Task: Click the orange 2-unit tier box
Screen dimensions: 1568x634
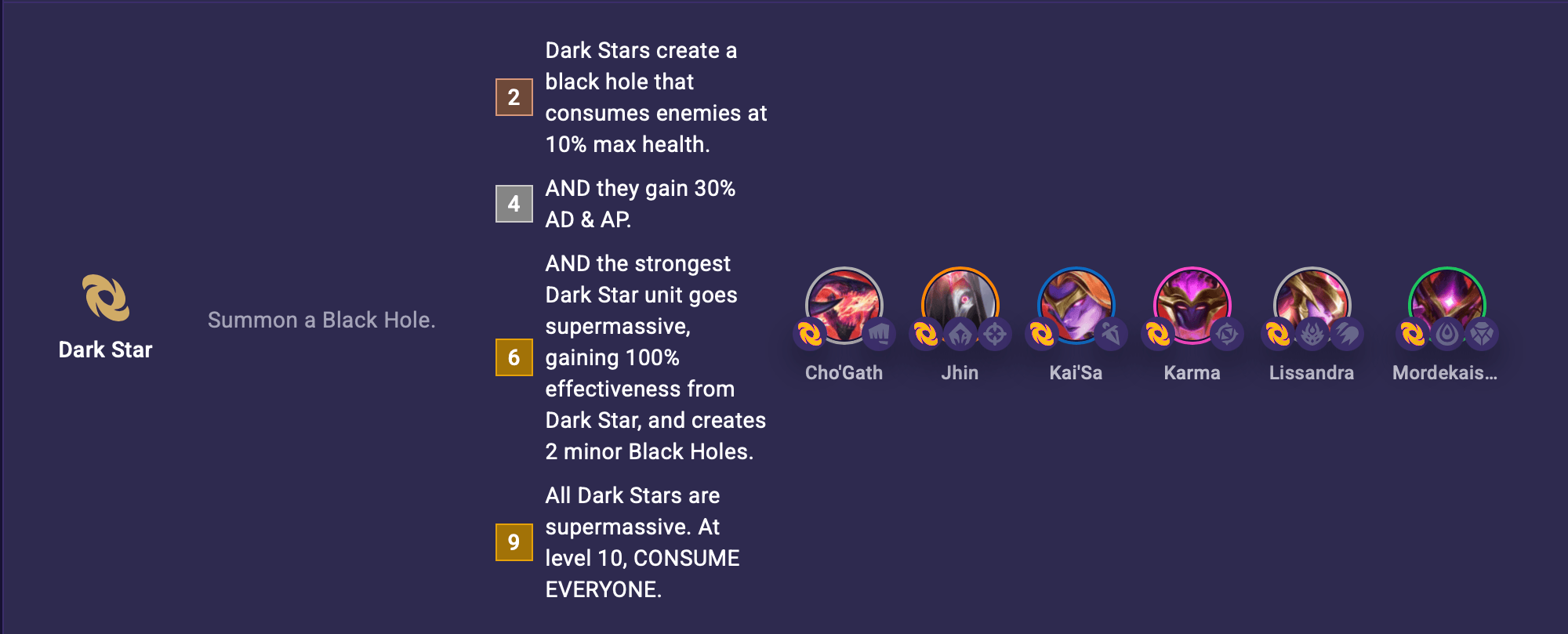Action: (514, 97)
